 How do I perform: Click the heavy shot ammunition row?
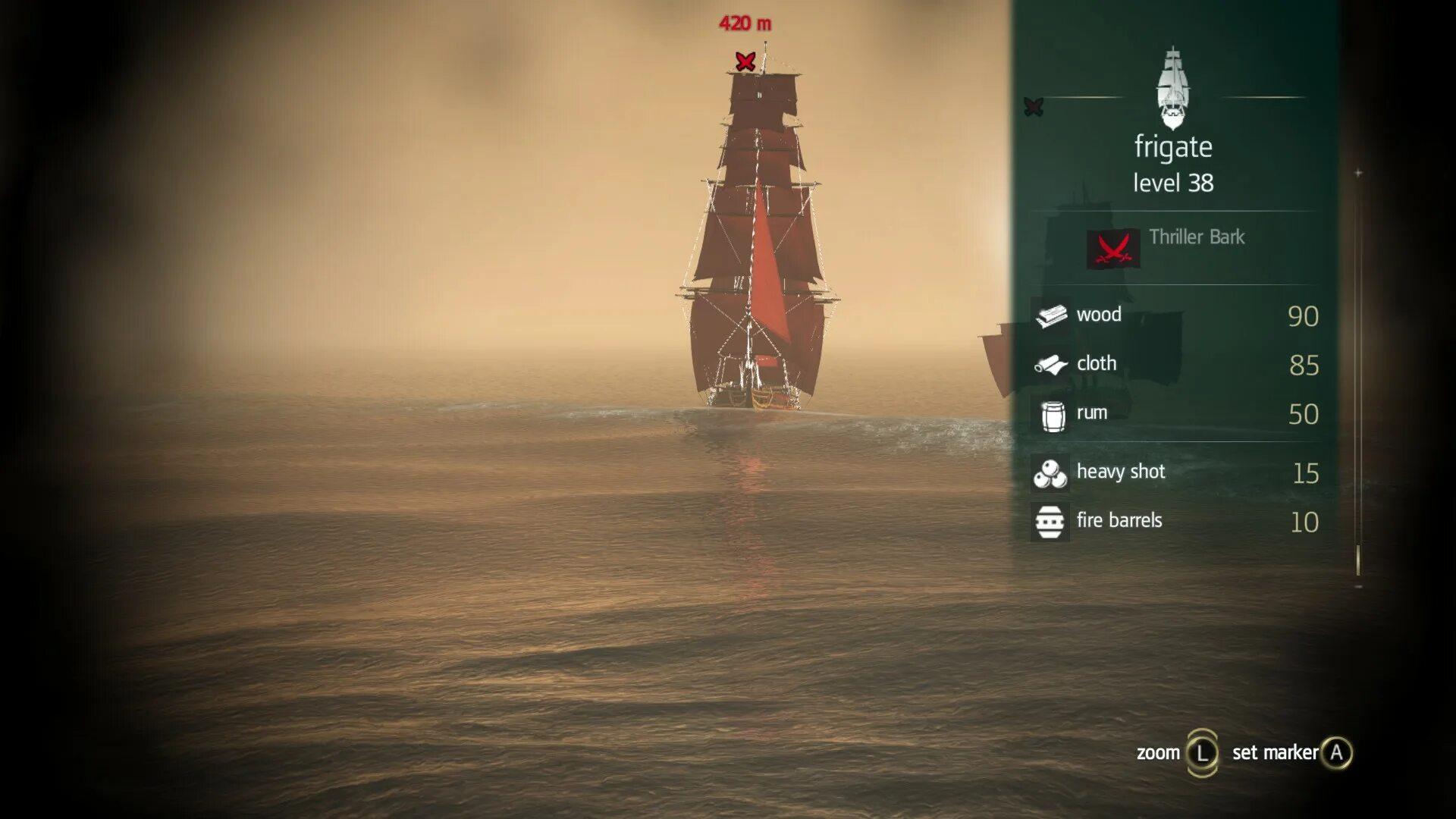coord(1174,472)
